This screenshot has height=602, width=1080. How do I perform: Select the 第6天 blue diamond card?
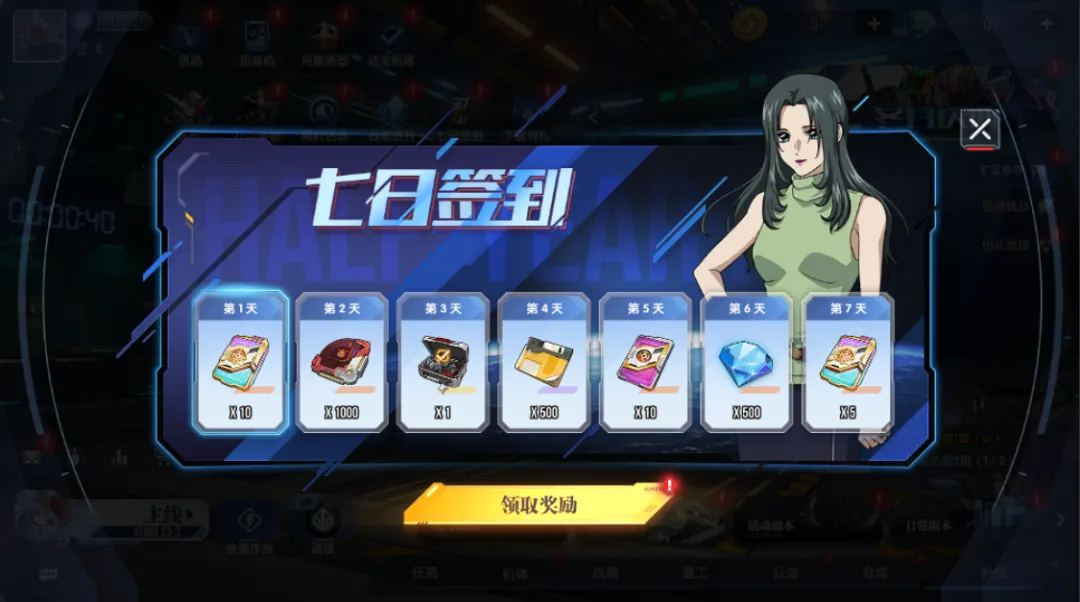[747, 362]
